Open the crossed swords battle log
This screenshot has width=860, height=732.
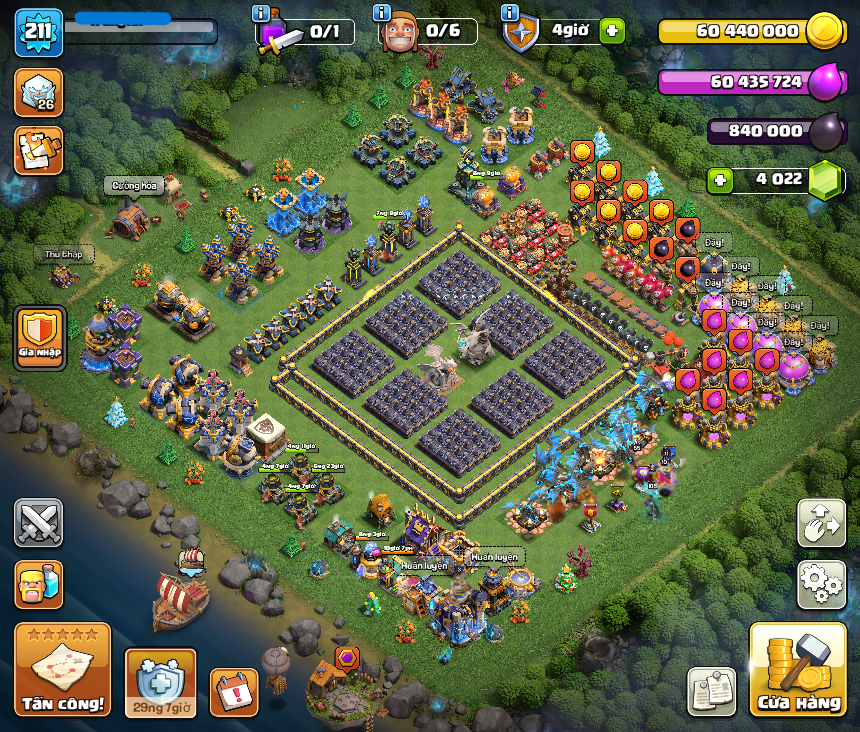(x=38, y=523)
